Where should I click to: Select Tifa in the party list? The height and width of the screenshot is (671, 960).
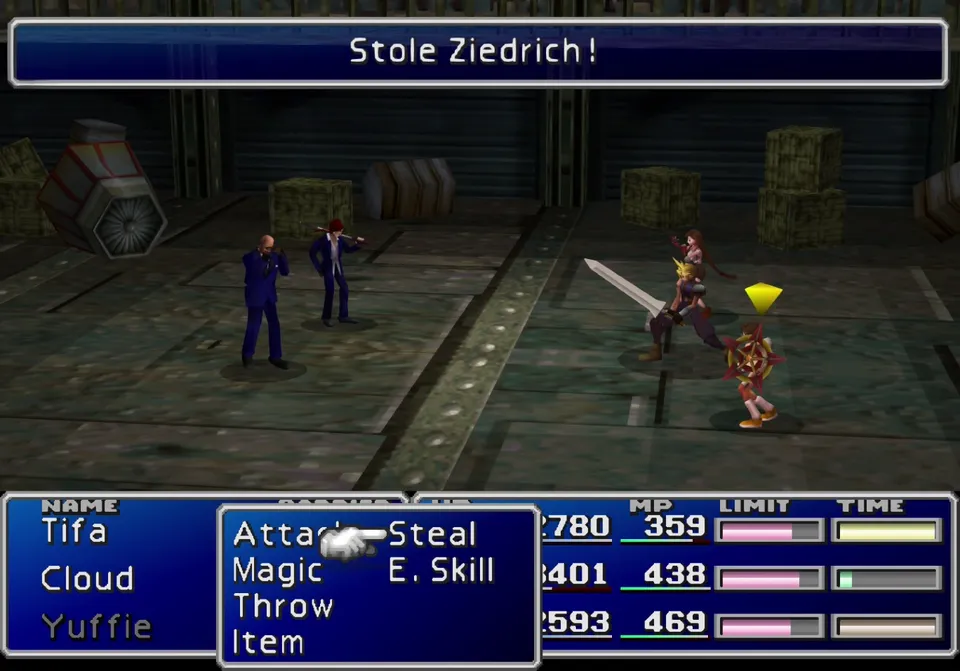pyautogui.click(x=73, y=531)
